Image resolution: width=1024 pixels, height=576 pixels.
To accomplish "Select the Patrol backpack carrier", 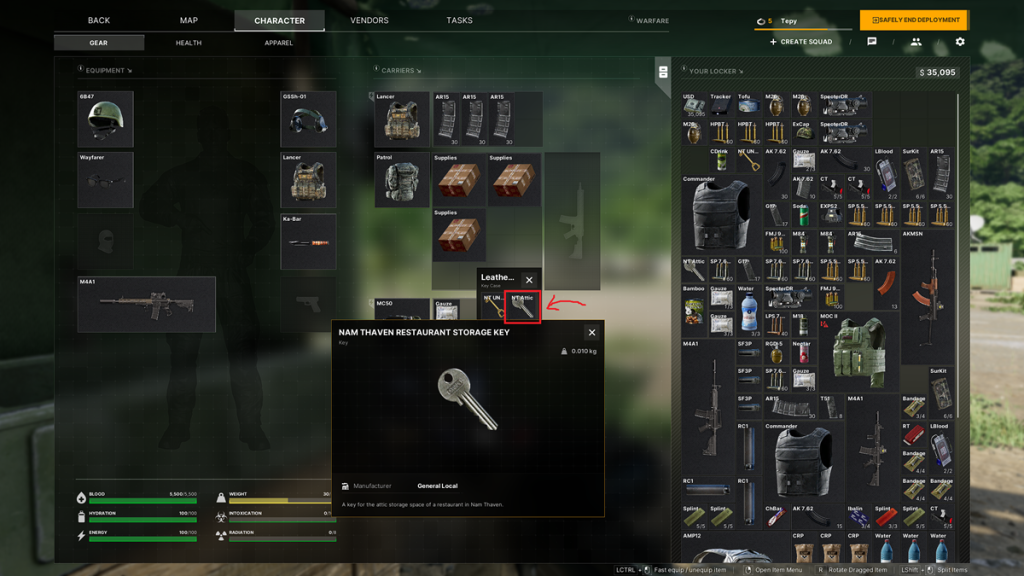I will (x=402, y=181).
